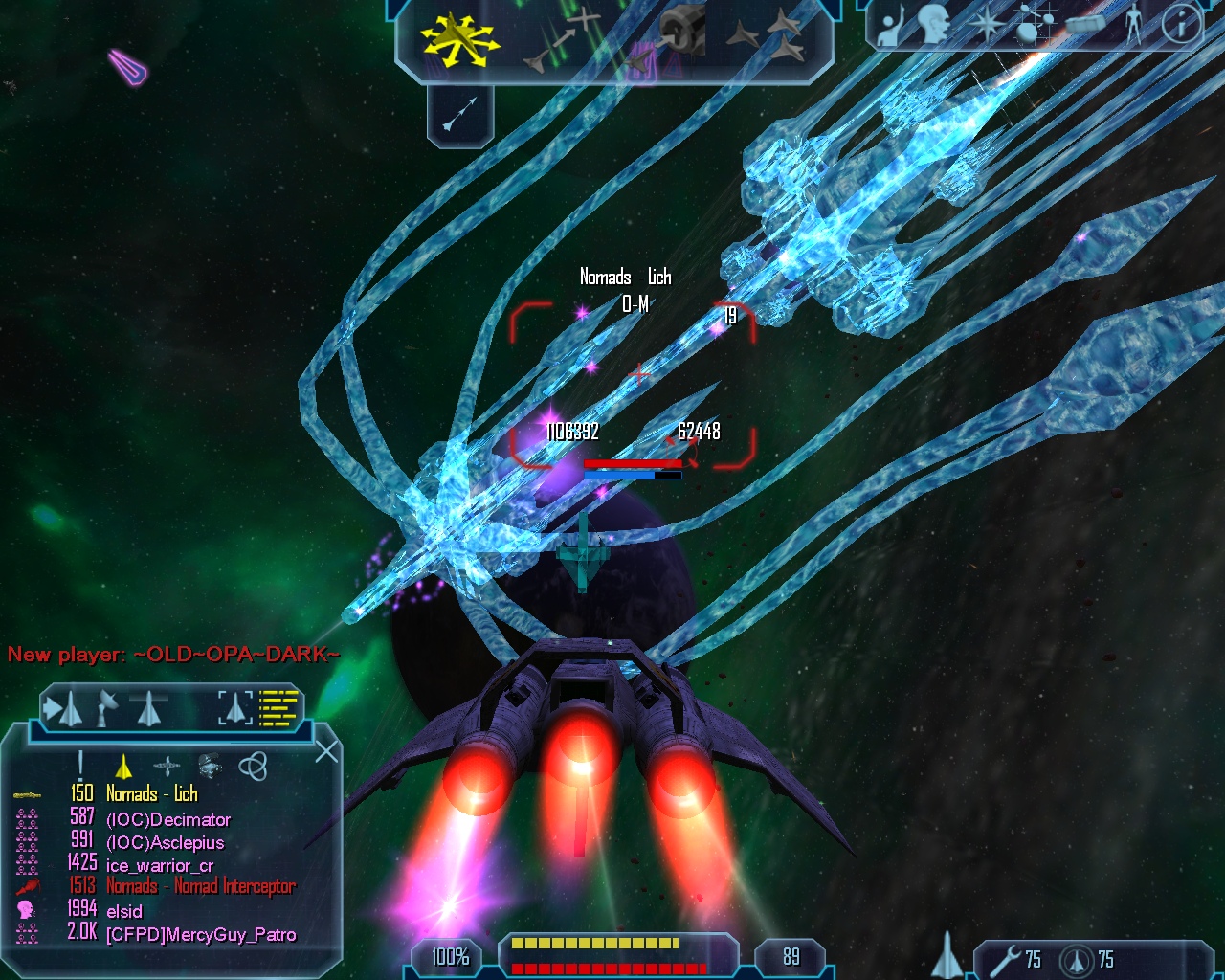Screen dimensions: 1225x980
Task: Open the cargo inventory block icon
Action: (1086, 25)
